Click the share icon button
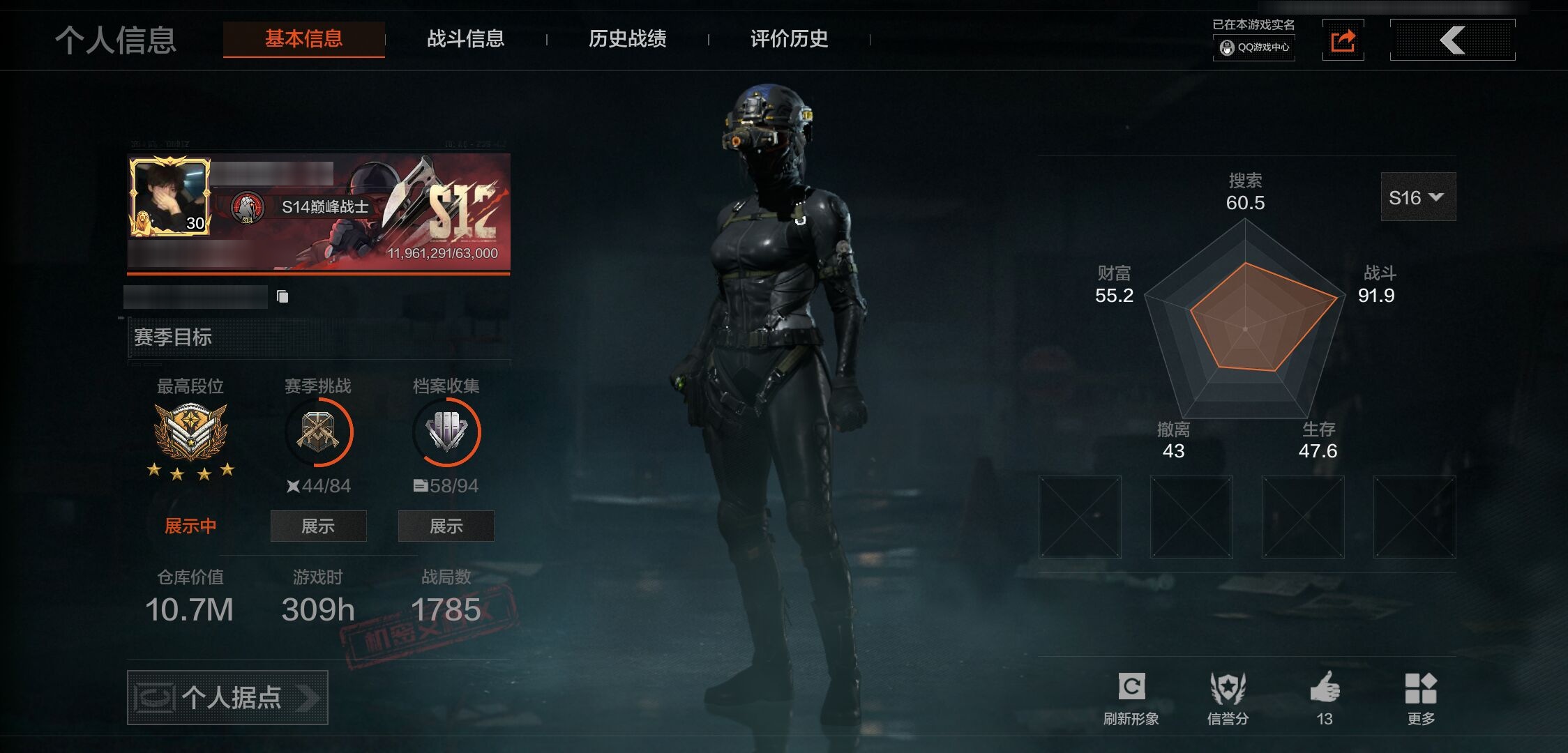Screen dimensions: 1568x753 pyautogui.click(x=1343, y=40)
